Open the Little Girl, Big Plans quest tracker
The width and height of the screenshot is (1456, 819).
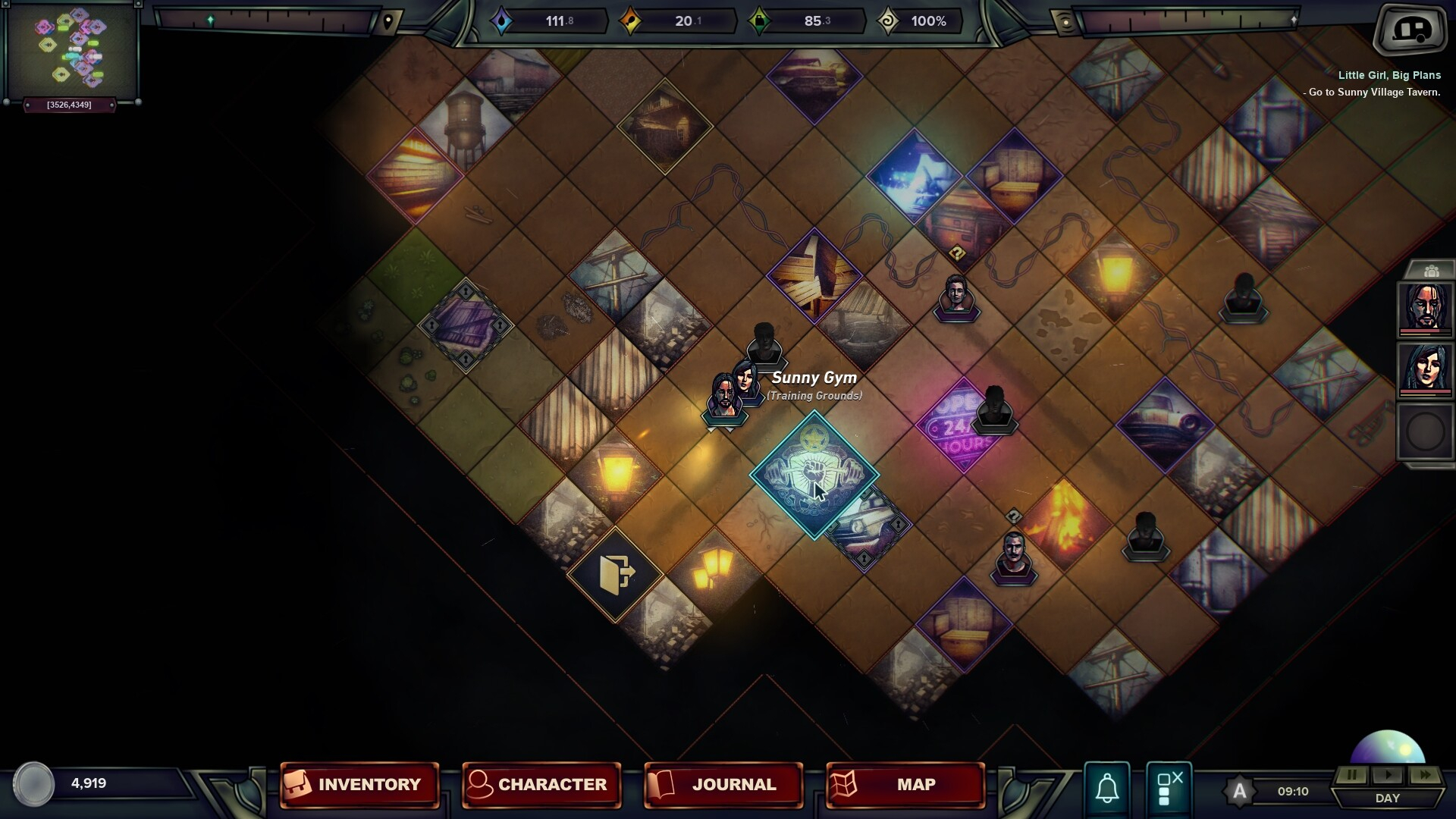(1389, 75)
